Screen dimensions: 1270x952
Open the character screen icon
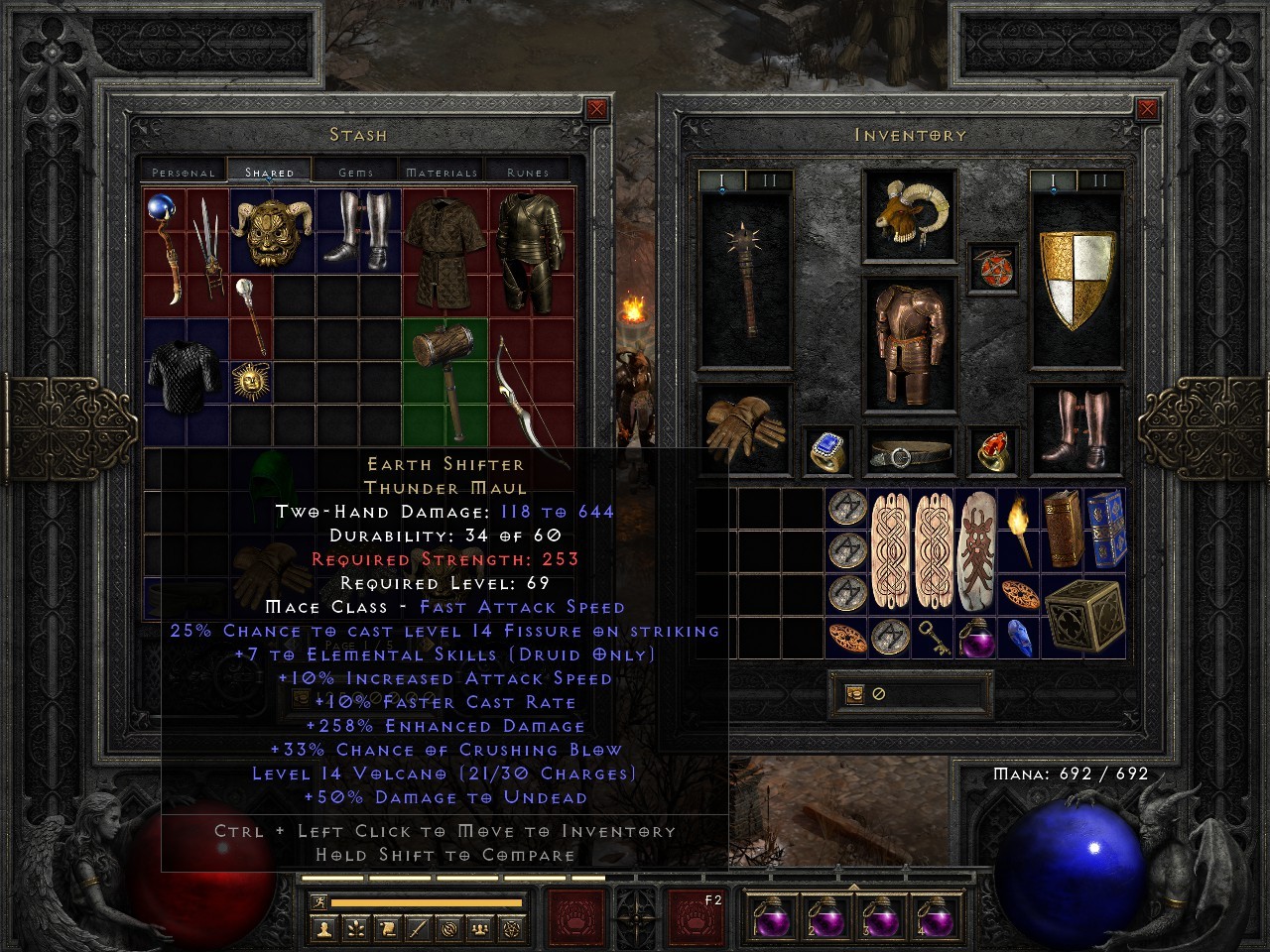323,929
